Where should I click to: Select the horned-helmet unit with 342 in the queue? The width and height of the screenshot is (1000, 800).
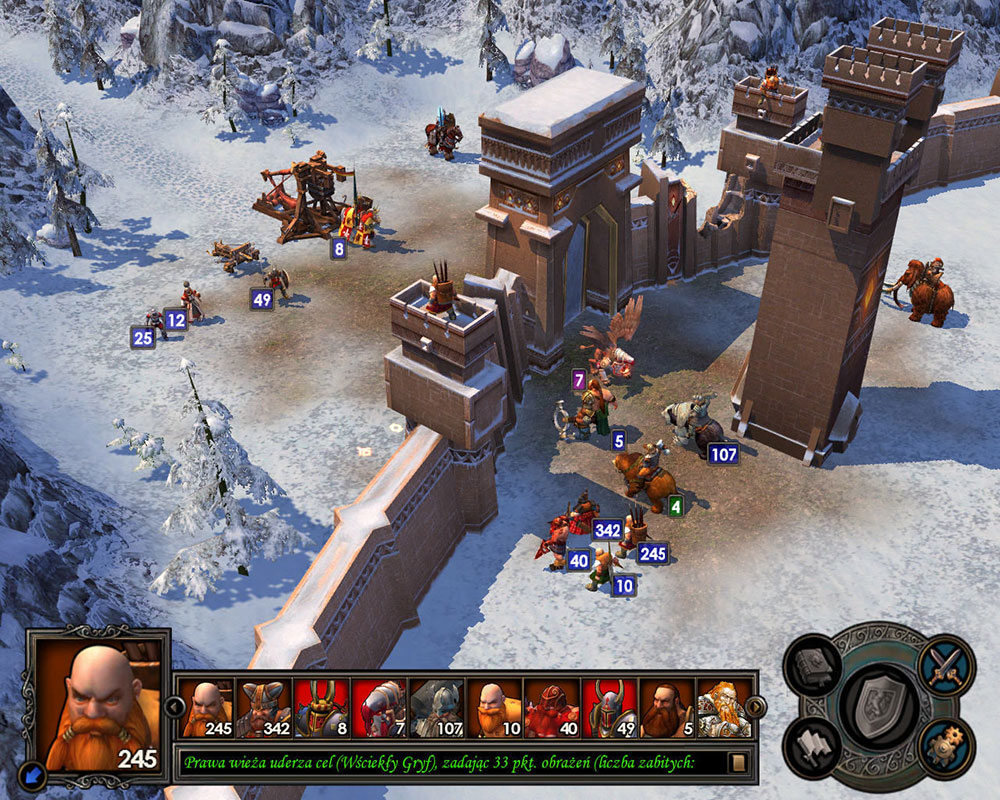coord(263,708)
